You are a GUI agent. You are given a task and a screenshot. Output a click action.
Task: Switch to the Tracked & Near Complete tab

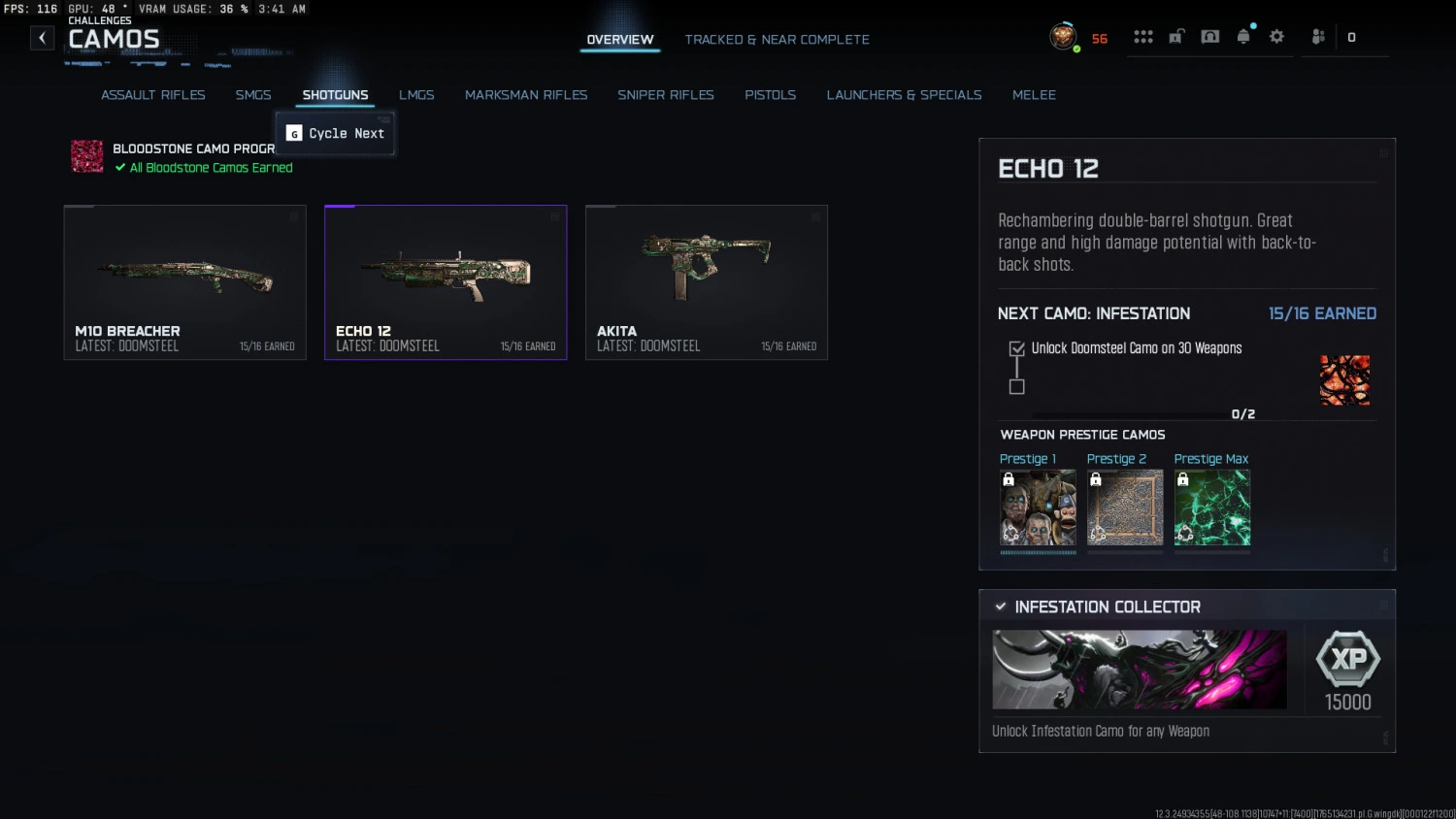tap(777, 40)
